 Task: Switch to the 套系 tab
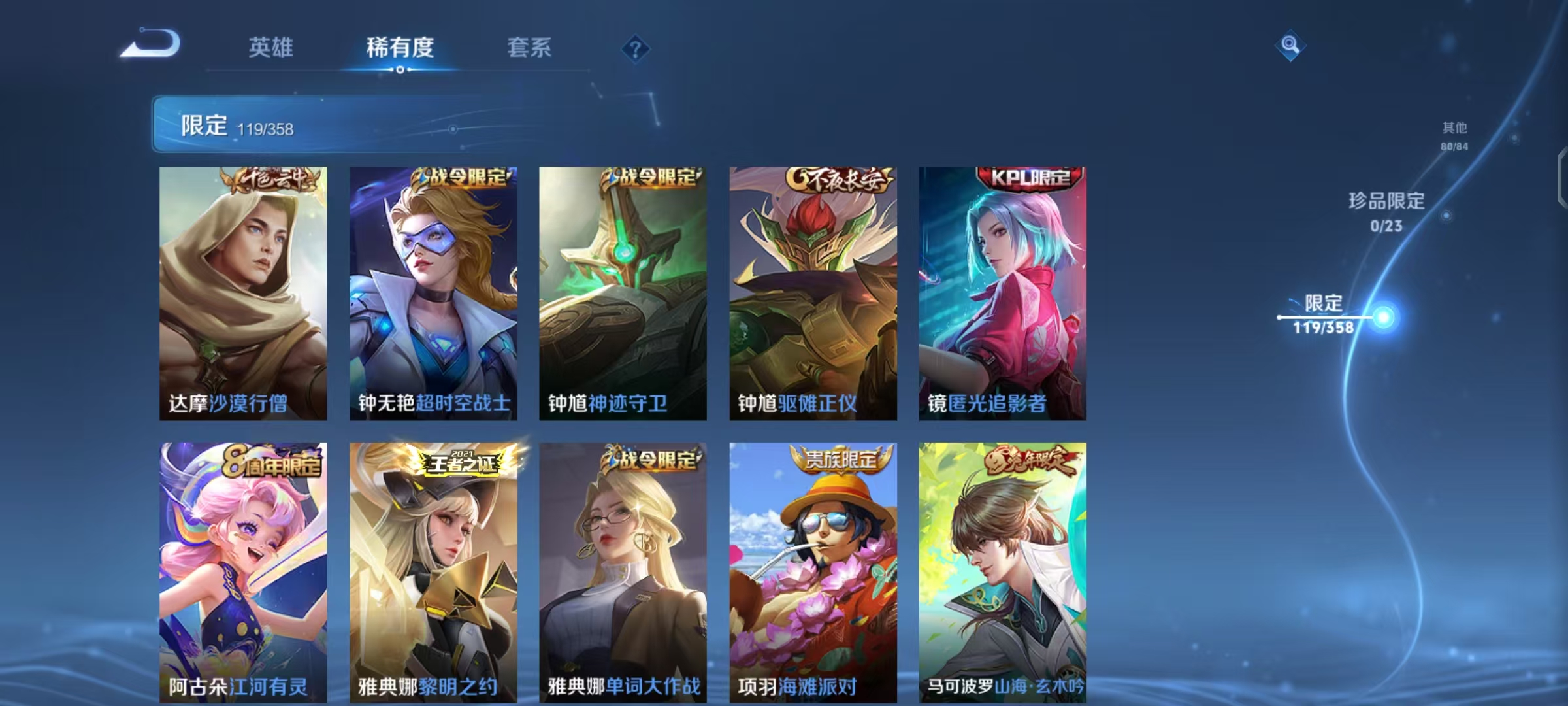click(529, 47)
